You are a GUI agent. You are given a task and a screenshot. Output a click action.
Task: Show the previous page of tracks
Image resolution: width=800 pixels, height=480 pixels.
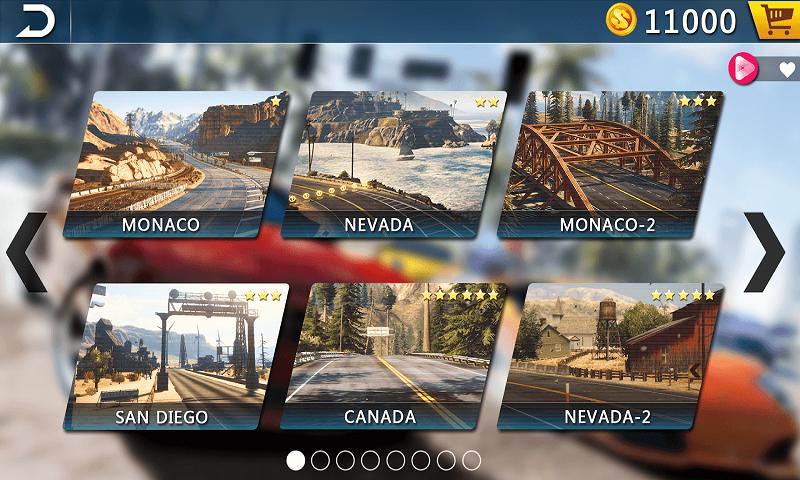pyautogui.click(x=27, y=253)
